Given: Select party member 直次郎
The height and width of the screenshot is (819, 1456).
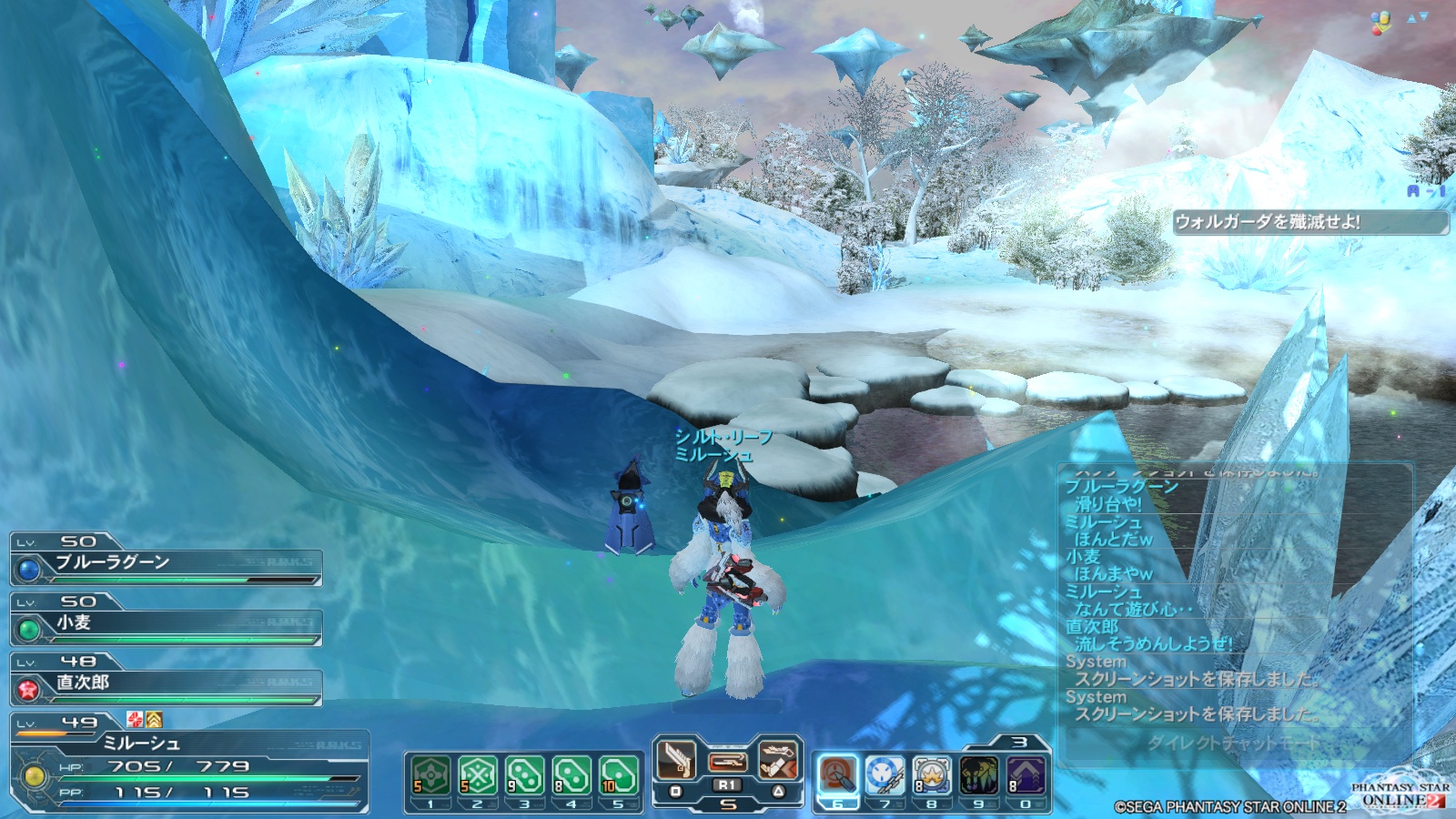Looking at the screenshot, I should point(166,684).
